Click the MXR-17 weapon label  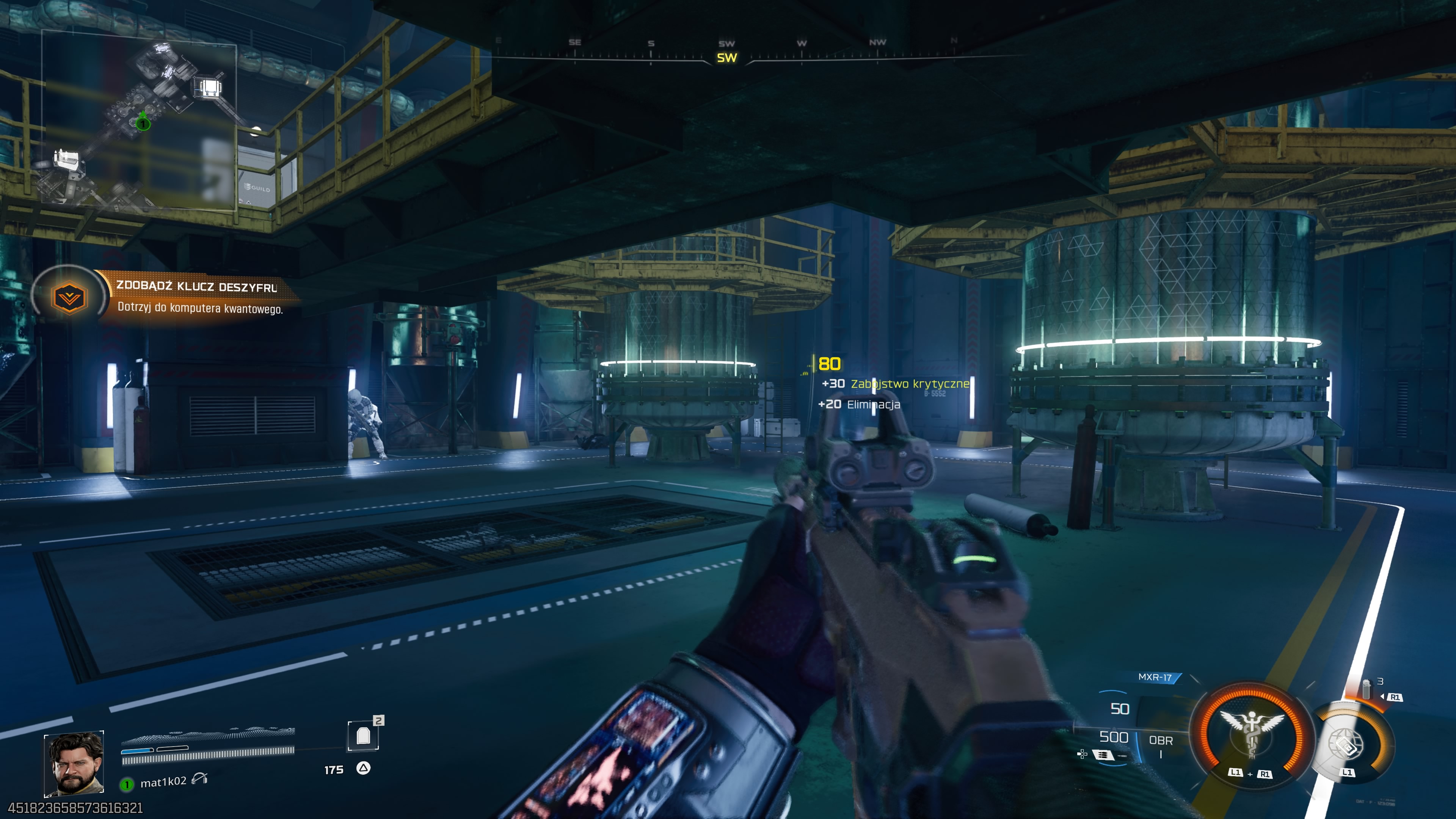coord(1155,677)
